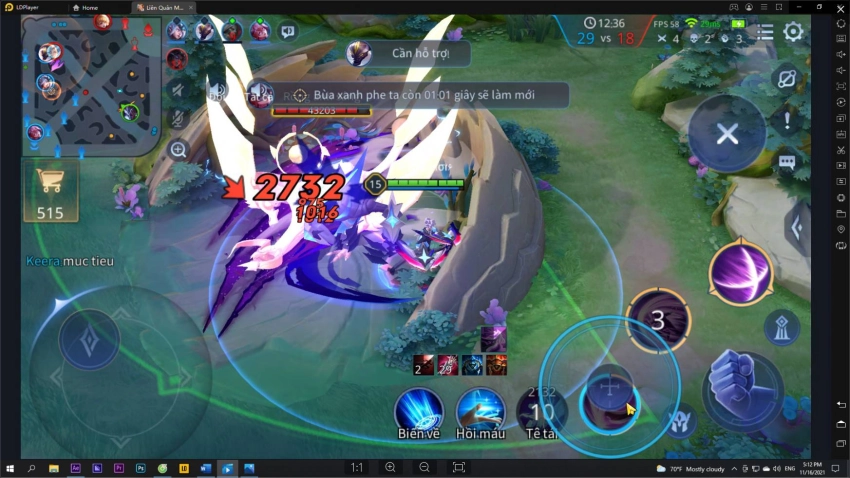Open the shop cart with 515 gold
850x478 pixels.
pyautogui.click(x=50, y=191)
